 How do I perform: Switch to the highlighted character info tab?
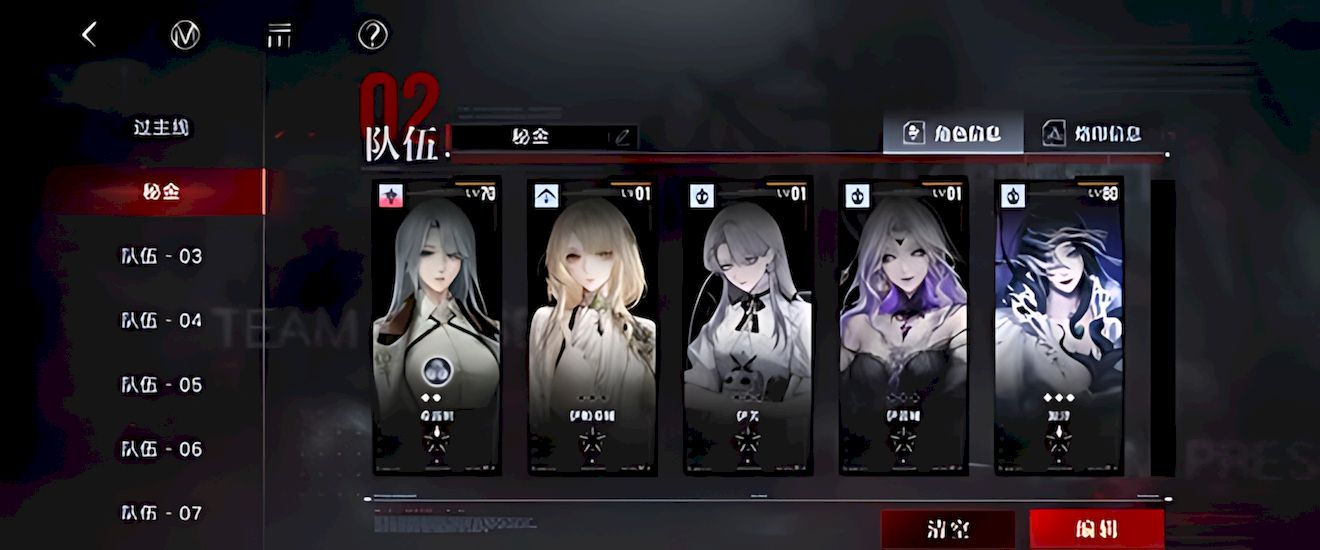952,133
